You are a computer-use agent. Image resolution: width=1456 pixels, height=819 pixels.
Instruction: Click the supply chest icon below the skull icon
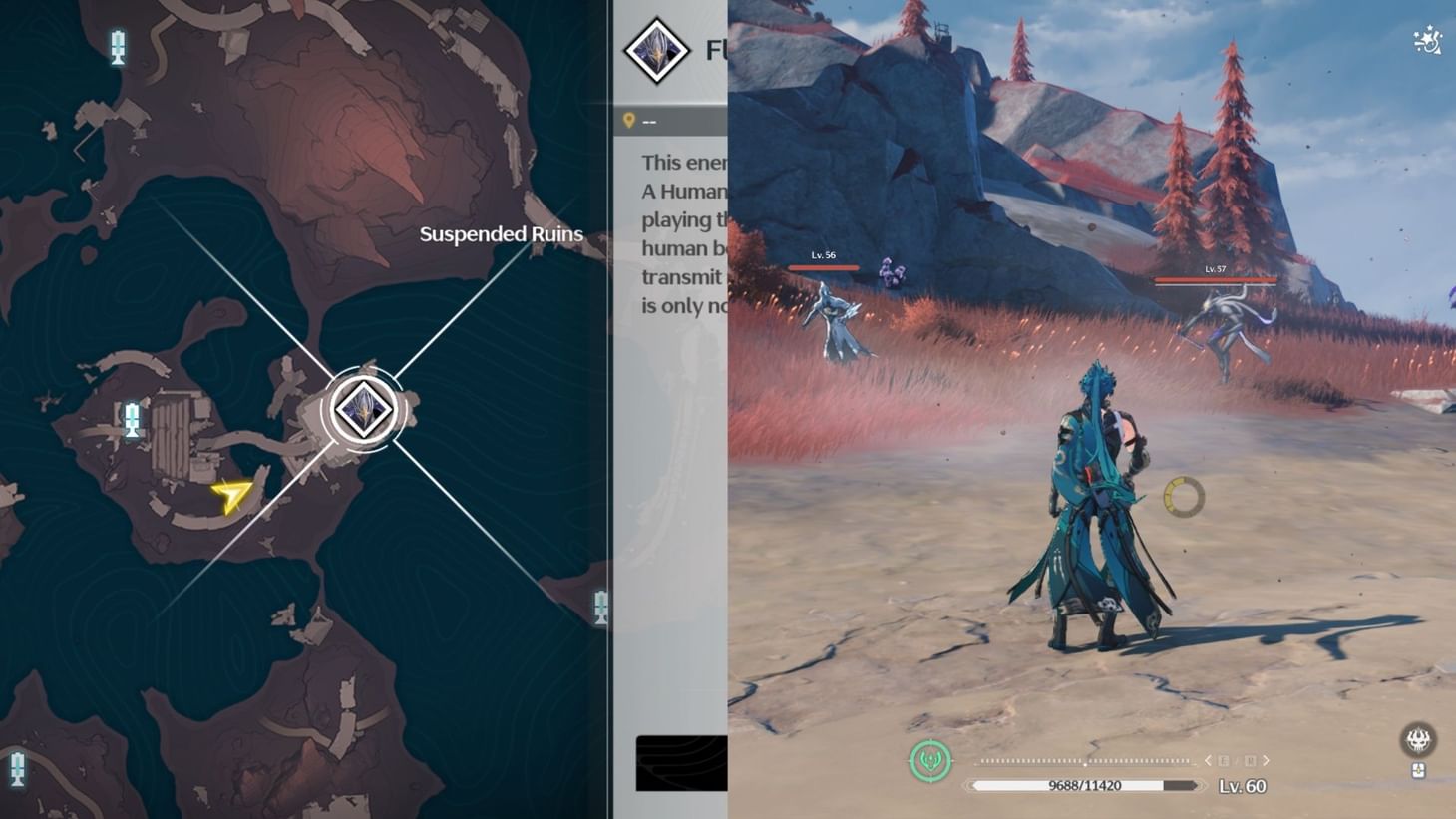[x=1417, y=770]
